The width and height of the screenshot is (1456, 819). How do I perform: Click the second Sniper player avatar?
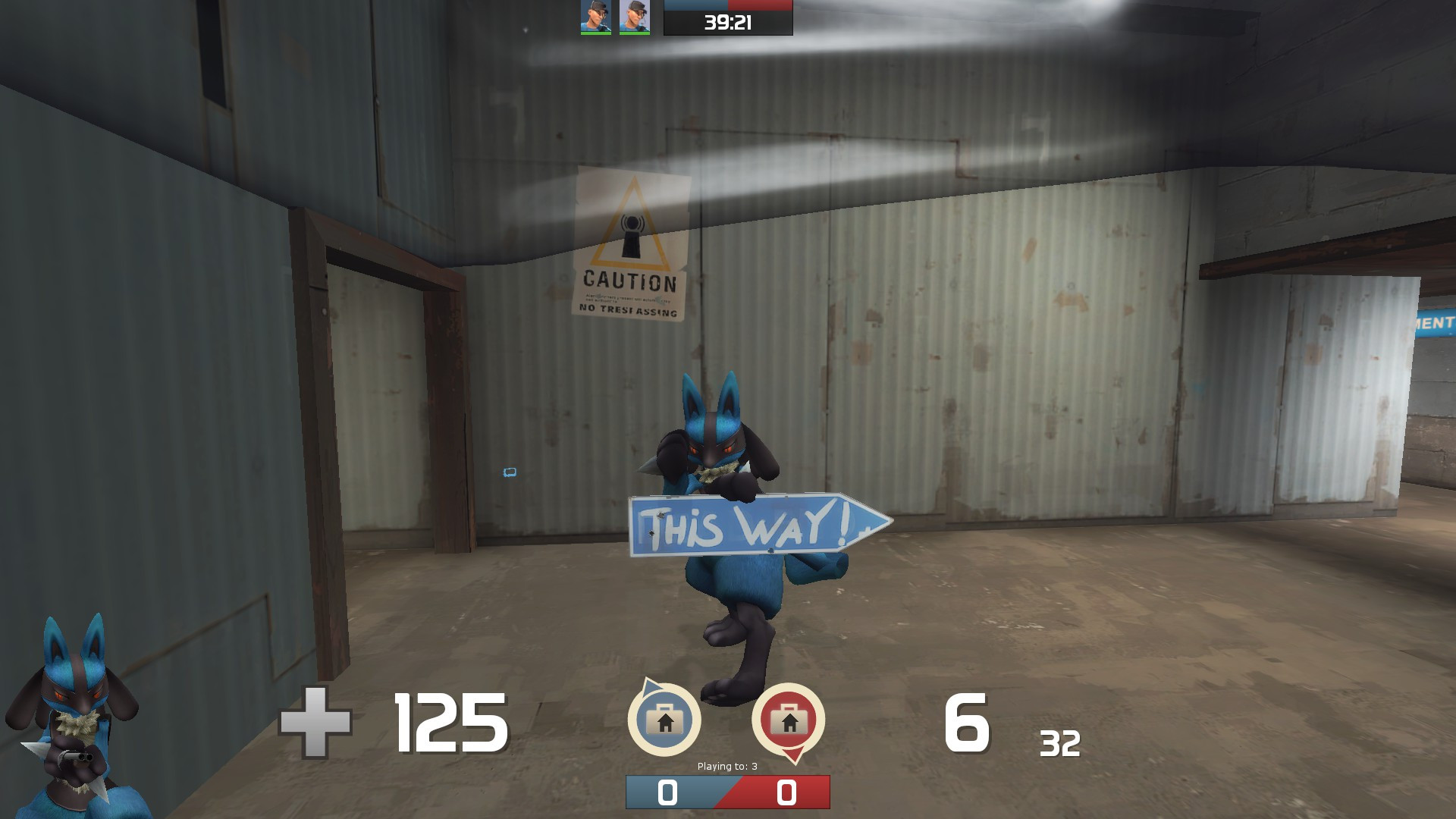pyautogui.click(x=633, y=17)
